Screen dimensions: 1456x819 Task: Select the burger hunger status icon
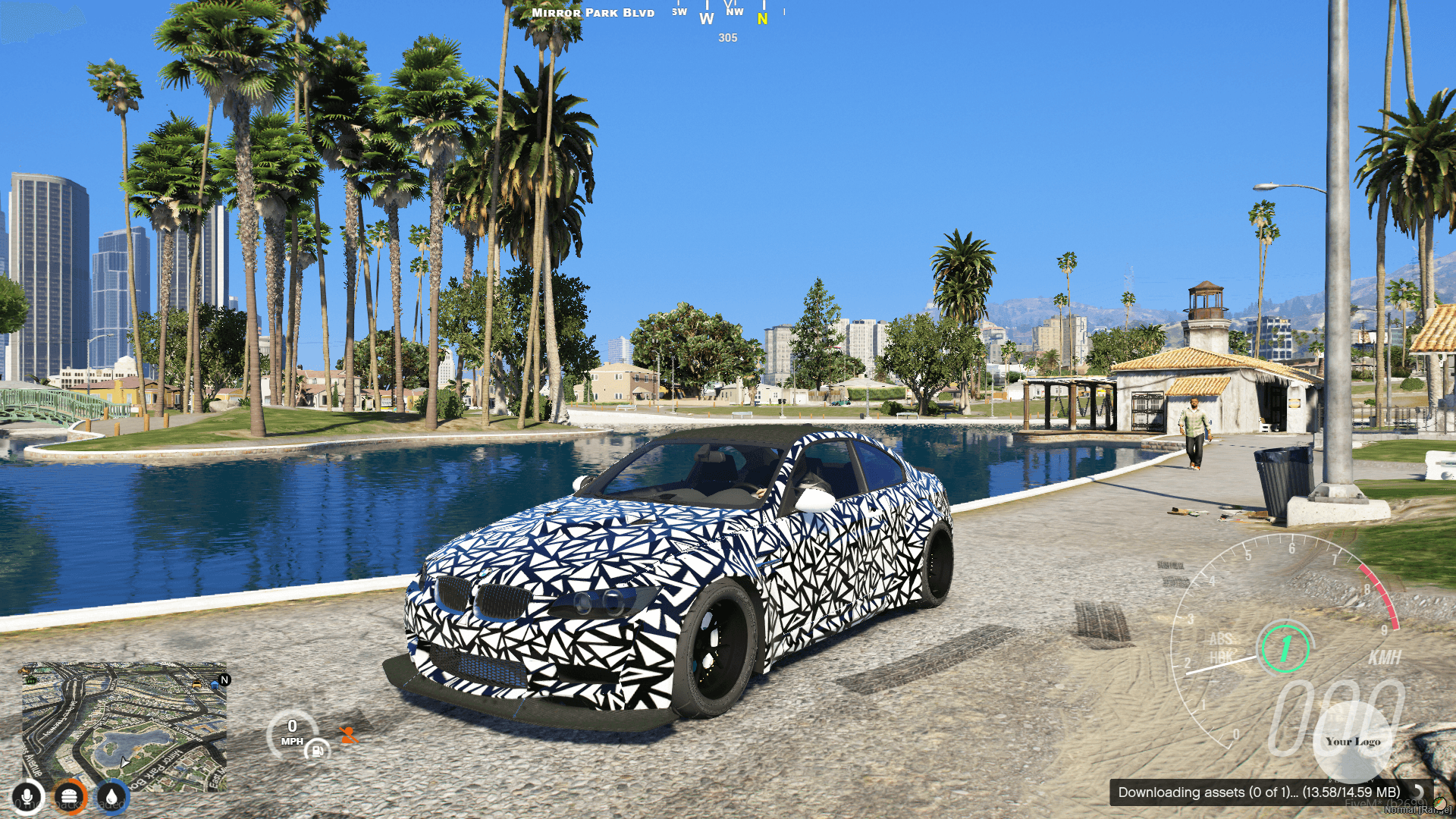pyautogui.click(x=68, y=797)
